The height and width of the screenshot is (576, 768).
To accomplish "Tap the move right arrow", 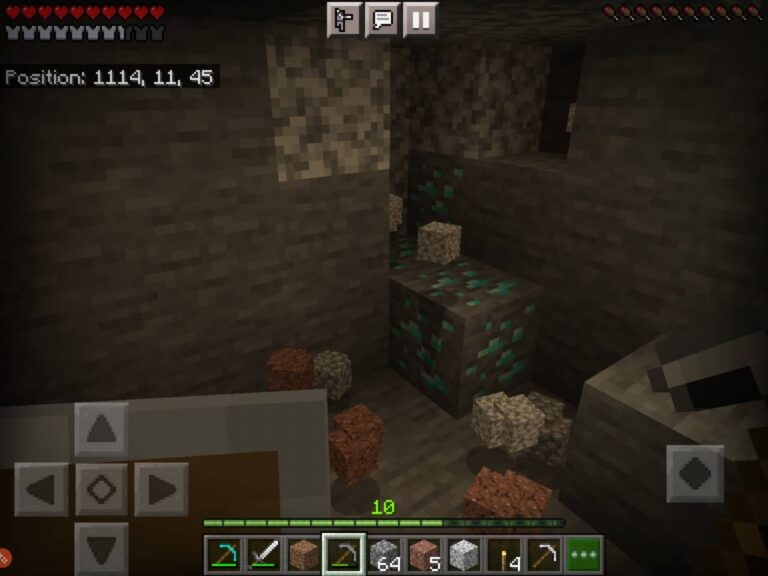I will (x=160, y=490).
